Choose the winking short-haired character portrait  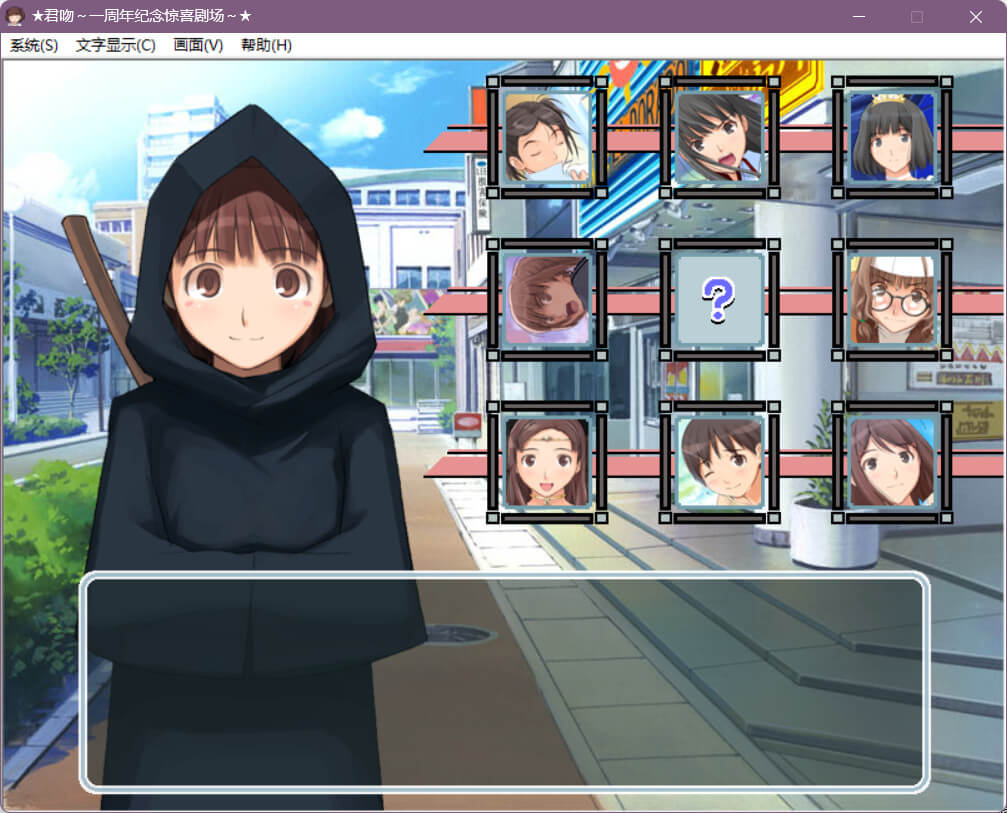click(x=719, y=462)
